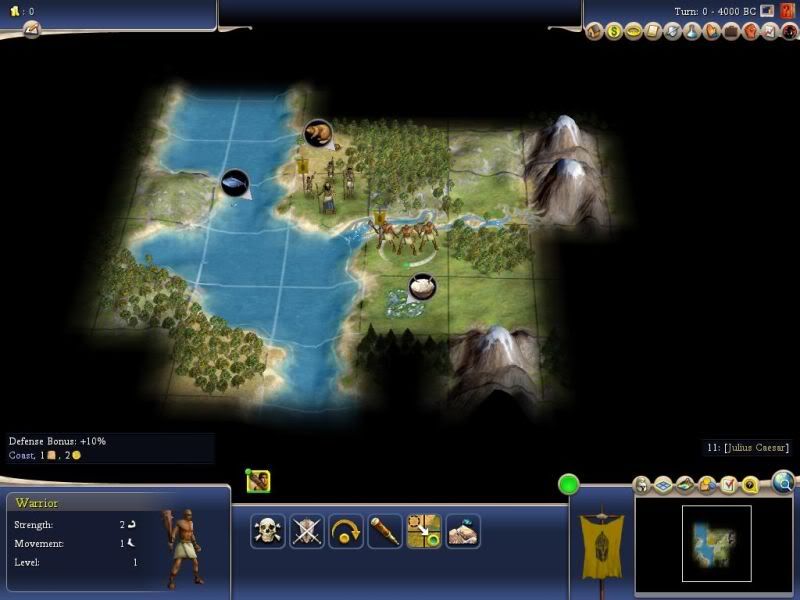Activate the spyglass sentry action
The height and width of the screenshot is (600, 800).
pos(385,531)
